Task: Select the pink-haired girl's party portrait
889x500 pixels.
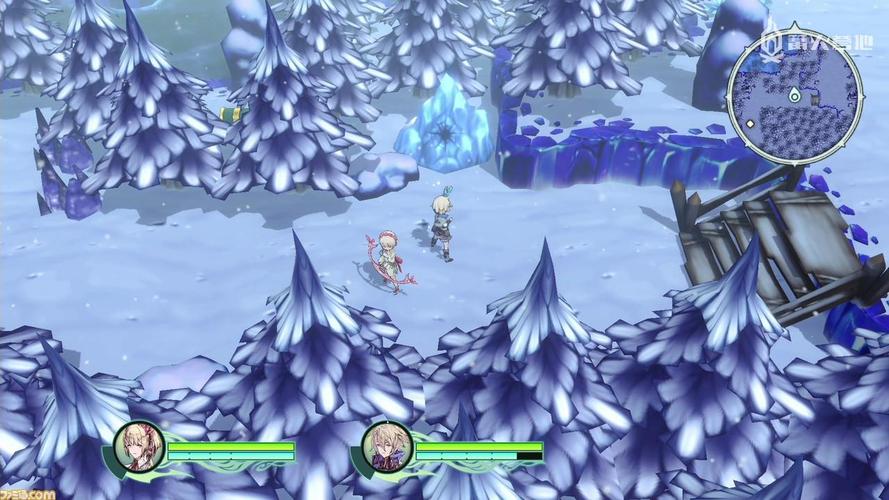Action: click(139, 447)
